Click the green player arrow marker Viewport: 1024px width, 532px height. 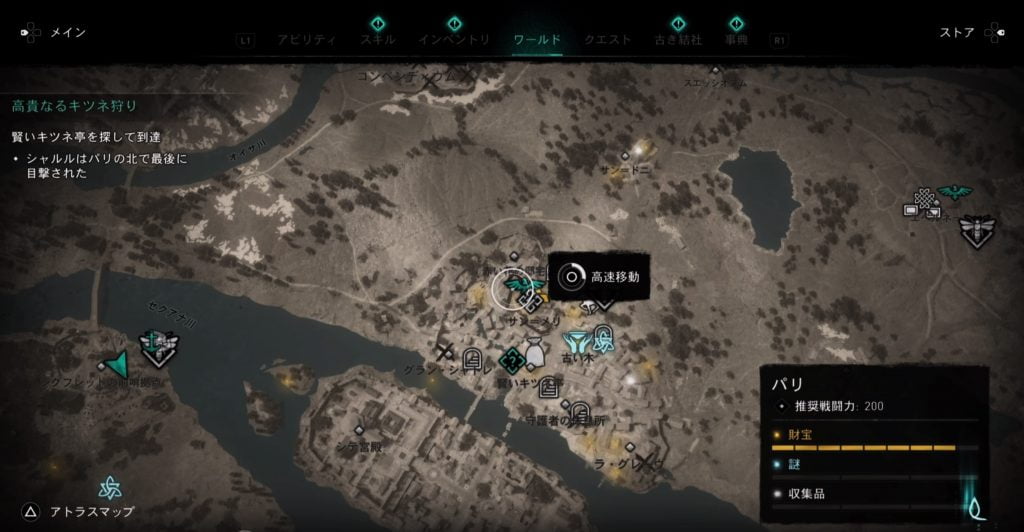(116, 365)
